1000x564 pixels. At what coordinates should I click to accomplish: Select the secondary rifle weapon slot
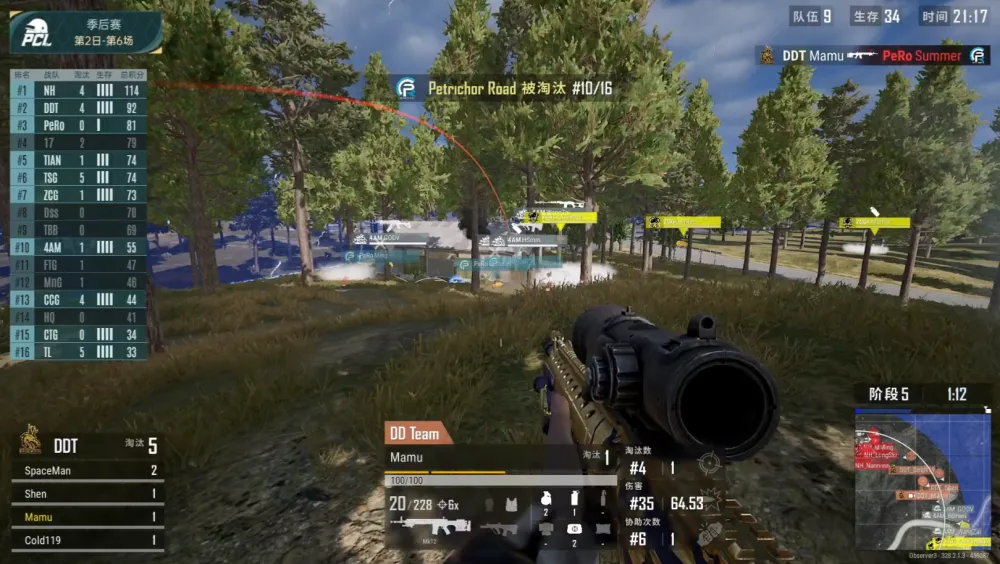pyautogui.click(x=499, y=527)
